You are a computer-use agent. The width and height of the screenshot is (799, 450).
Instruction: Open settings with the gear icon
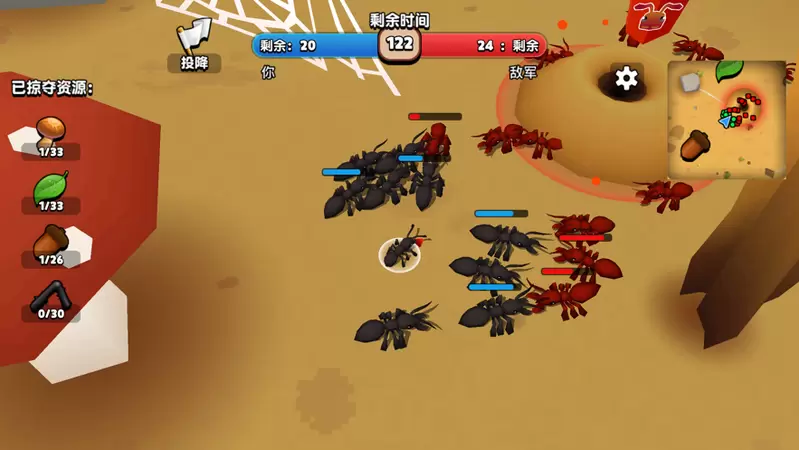tap(627, 78)
